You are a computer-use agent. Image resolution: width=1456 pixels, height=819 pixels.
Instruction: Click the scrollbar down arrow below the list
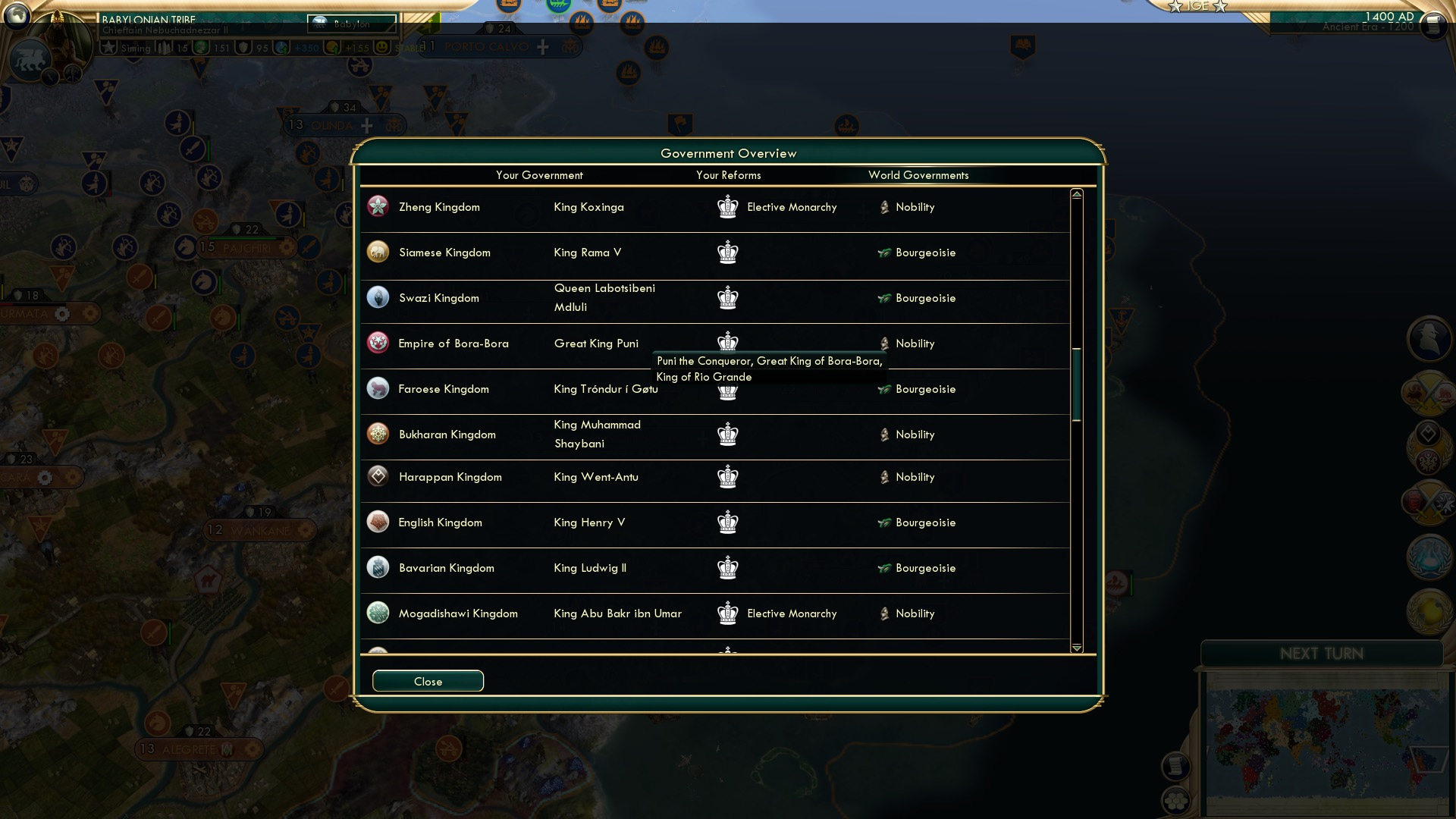1076,649
